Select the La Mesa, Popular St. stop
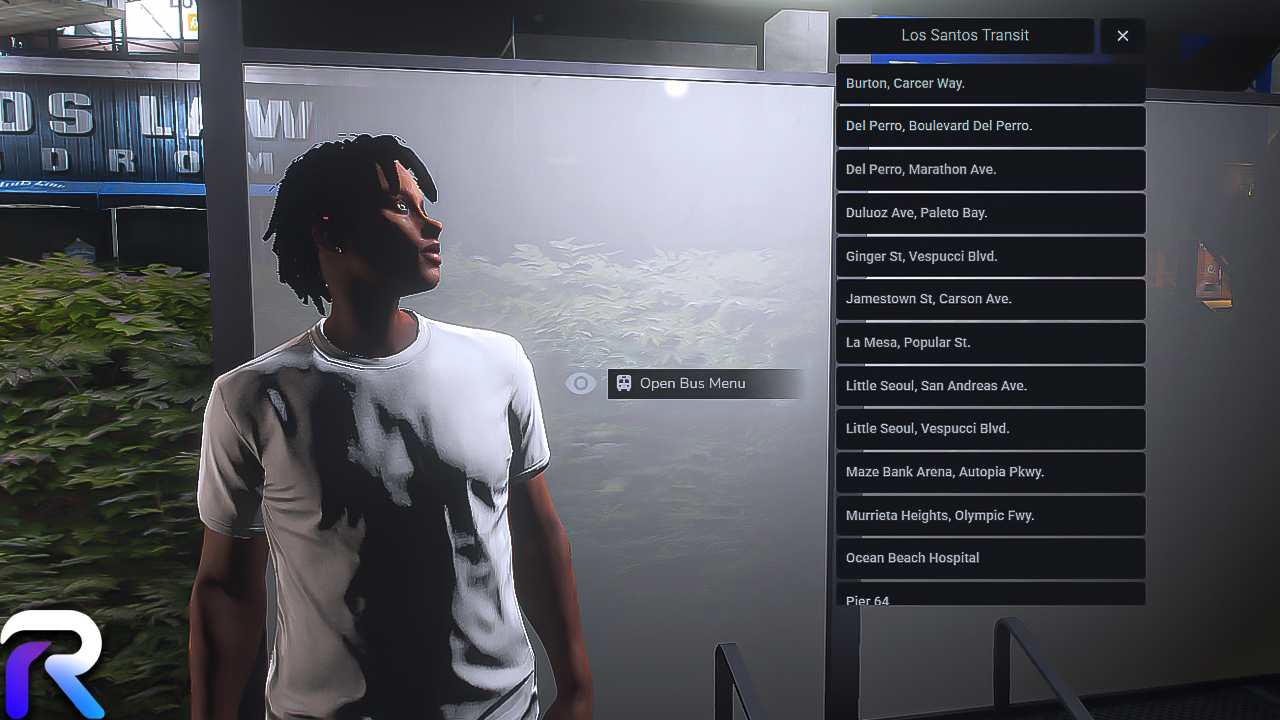Screen dimensions: 1280x720 [990, 342]
